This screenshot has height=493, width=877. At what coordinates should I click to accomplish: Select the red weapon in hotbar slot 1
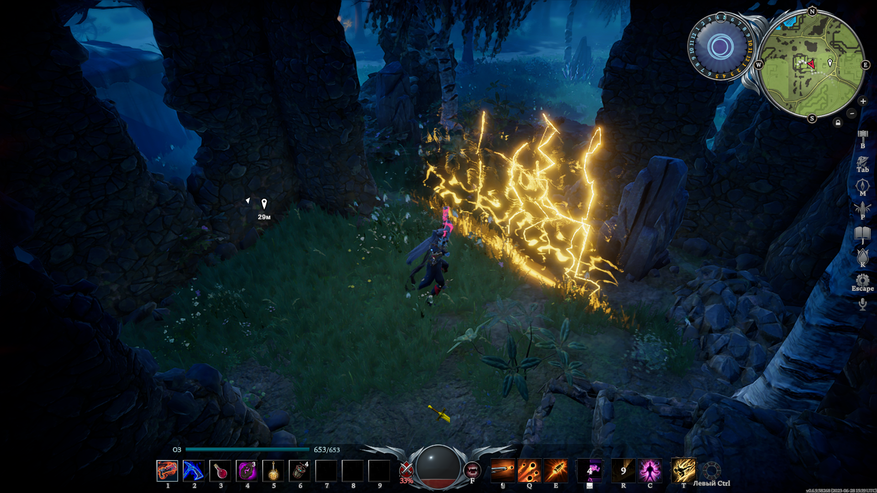click(x=167, y=470)
